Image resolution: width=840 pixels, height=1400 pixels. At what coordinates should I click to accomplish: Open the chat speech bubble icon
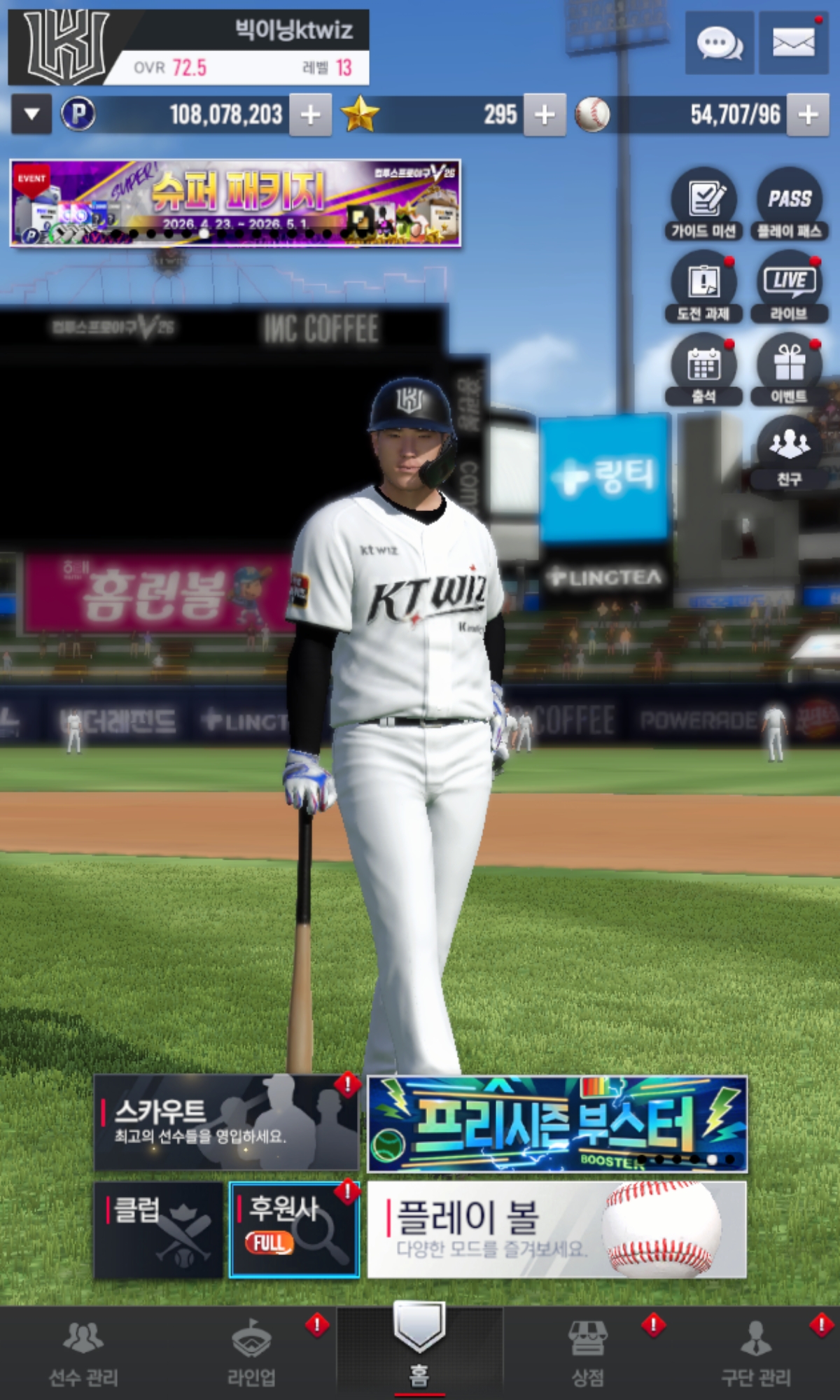[719, 43]
